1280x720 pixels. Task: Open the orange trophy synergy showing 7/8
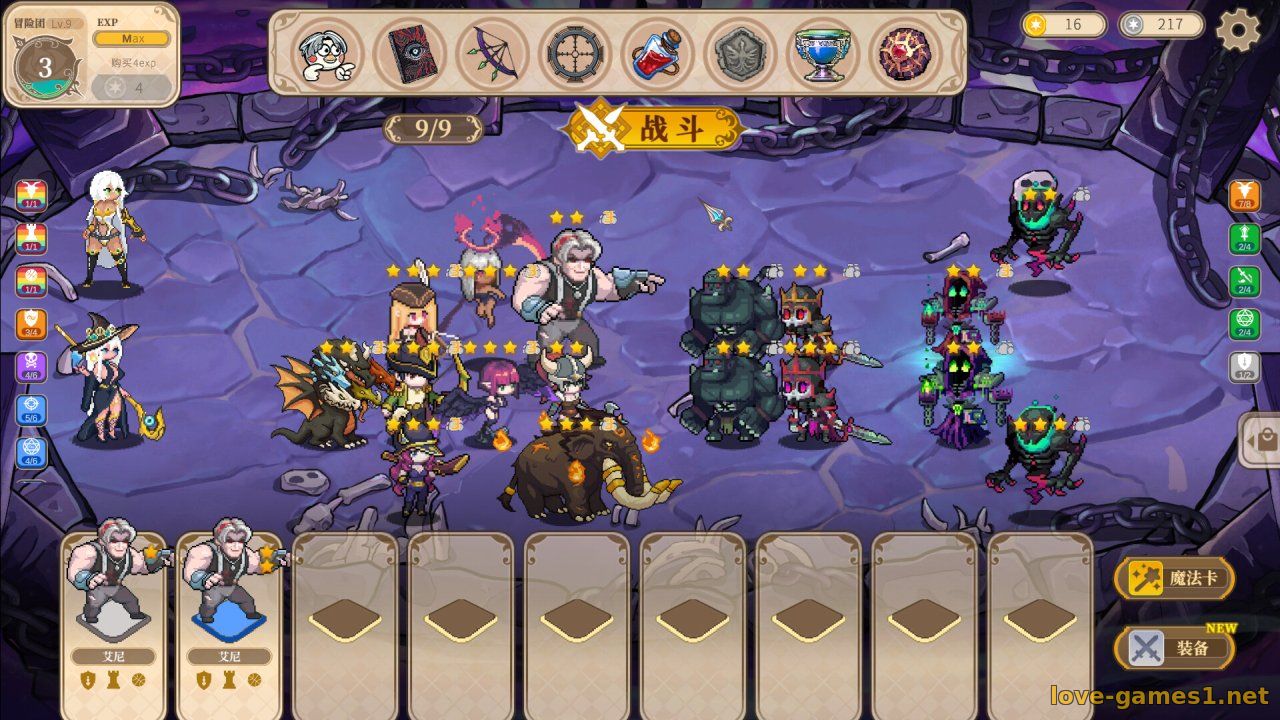(x=1245, y=196)
